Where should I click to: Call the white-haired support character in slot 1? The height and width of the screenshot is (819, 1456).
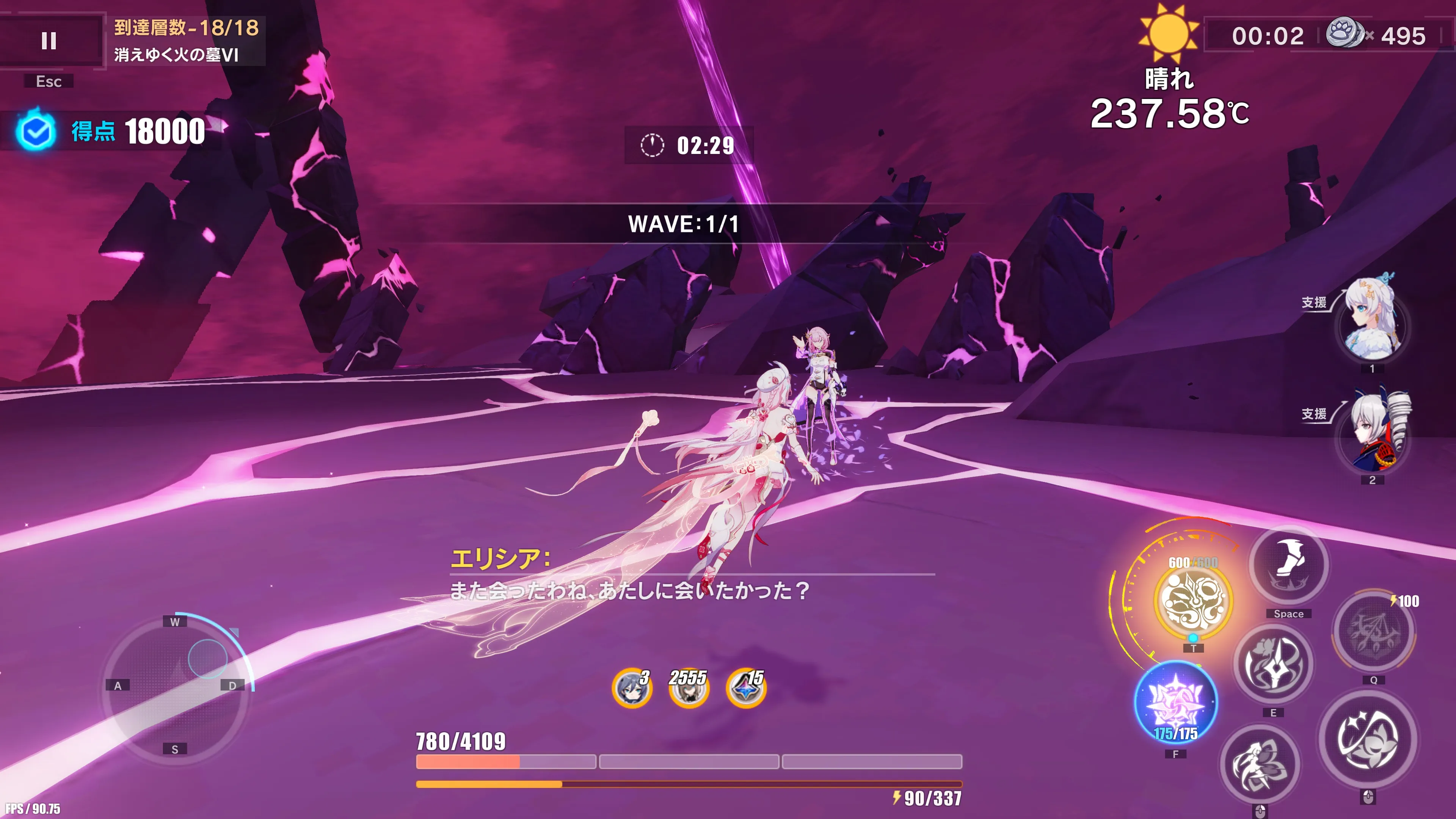click(x=1372, y=322)
